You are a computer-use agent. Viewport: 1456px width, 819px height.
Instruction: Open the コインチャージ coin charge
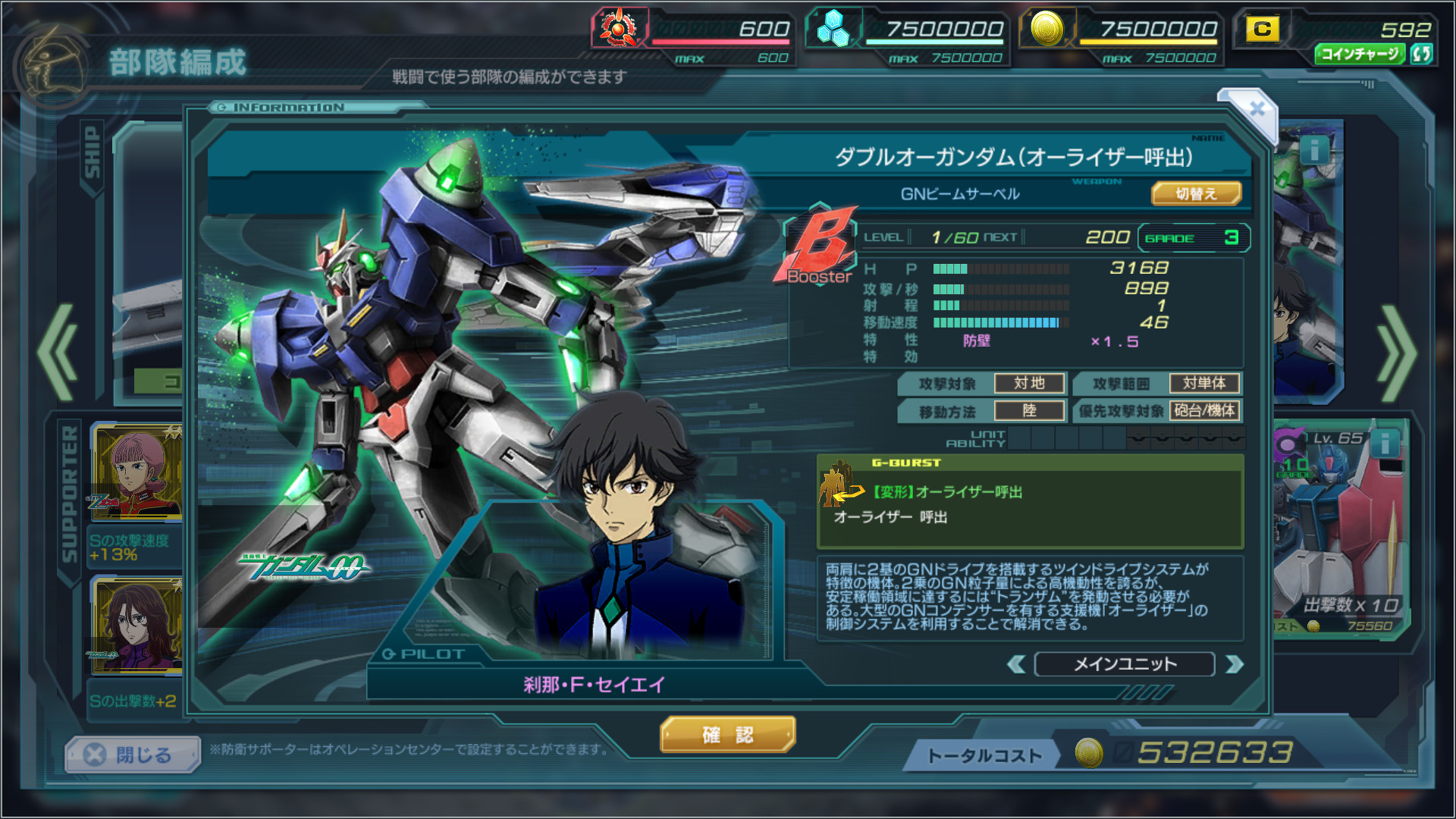pyautogui.click(x=1360, y=54)
